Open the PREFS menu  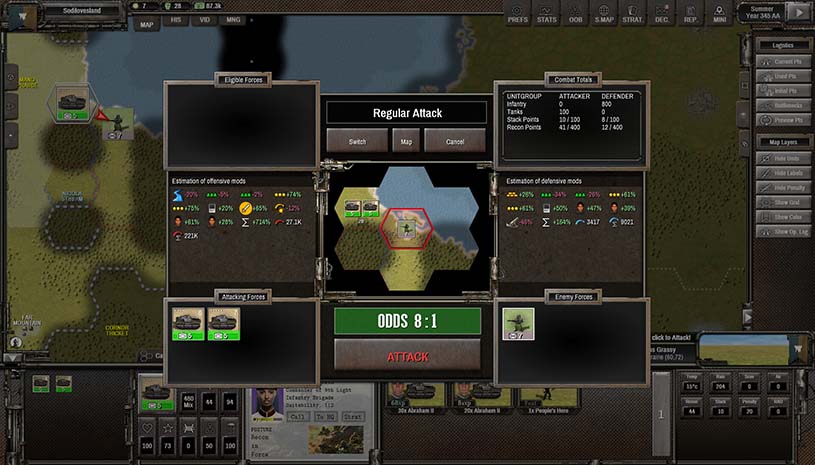(517, 14)
